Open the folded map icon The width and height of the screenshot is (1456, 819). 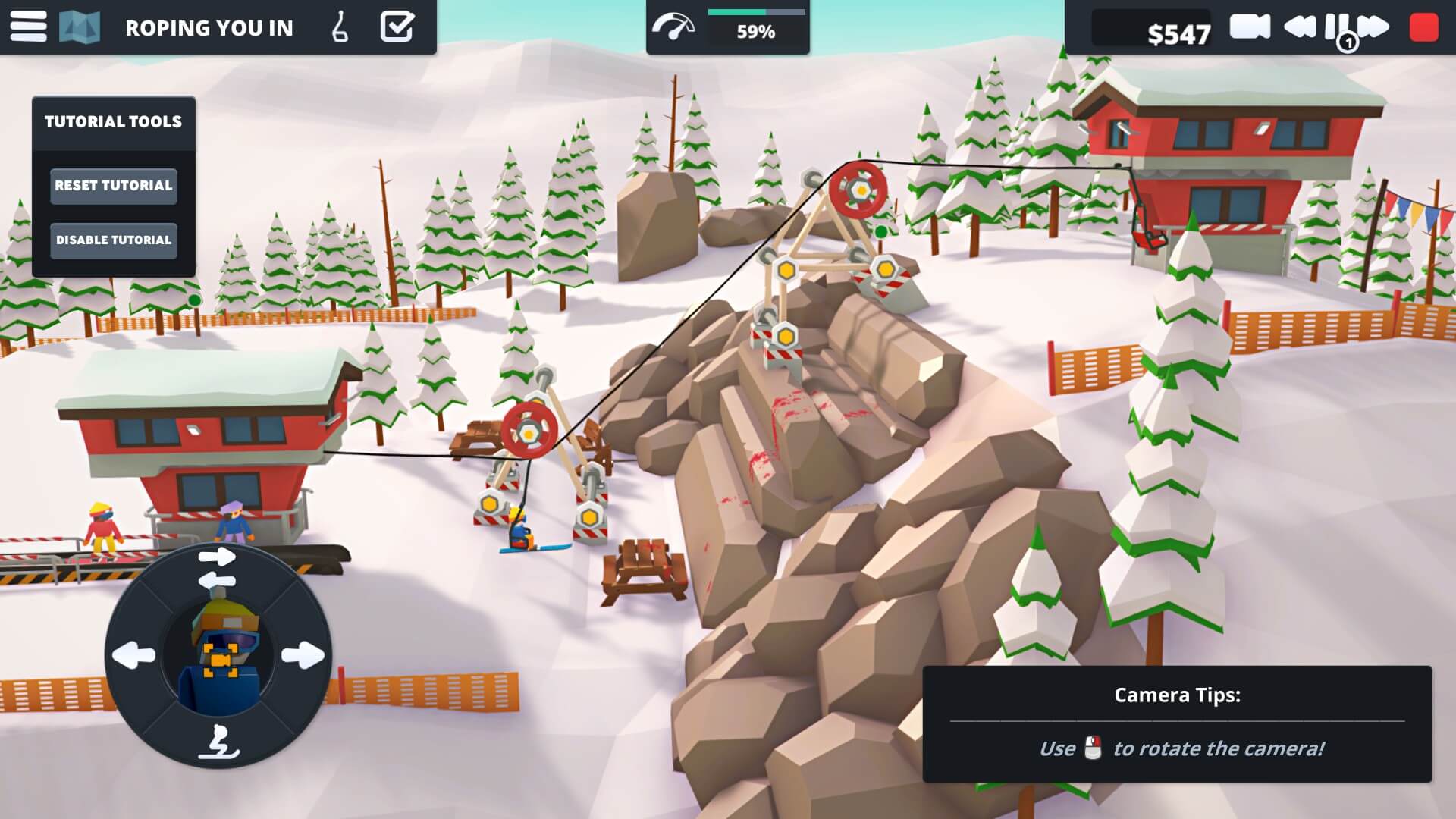80,27
